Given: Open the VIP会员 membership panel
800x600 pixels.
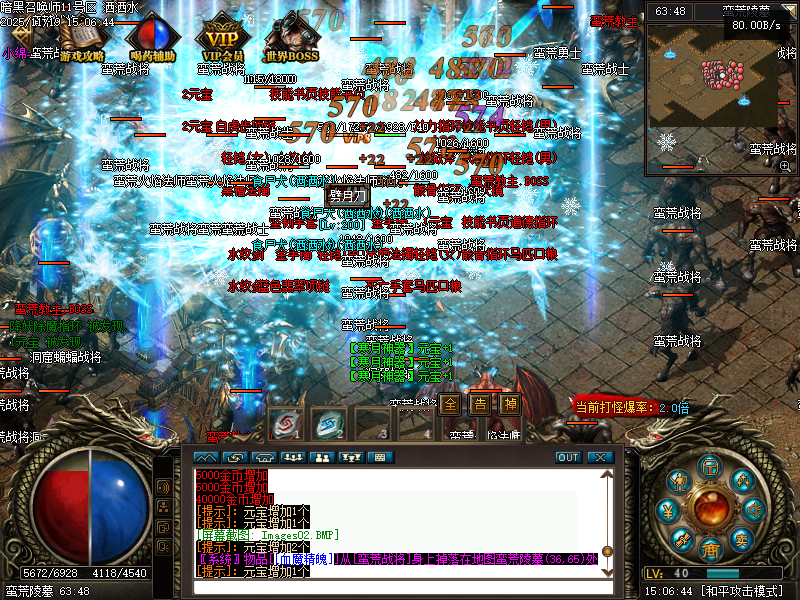Looking at the screenshot, I should [x=223, y=40].
